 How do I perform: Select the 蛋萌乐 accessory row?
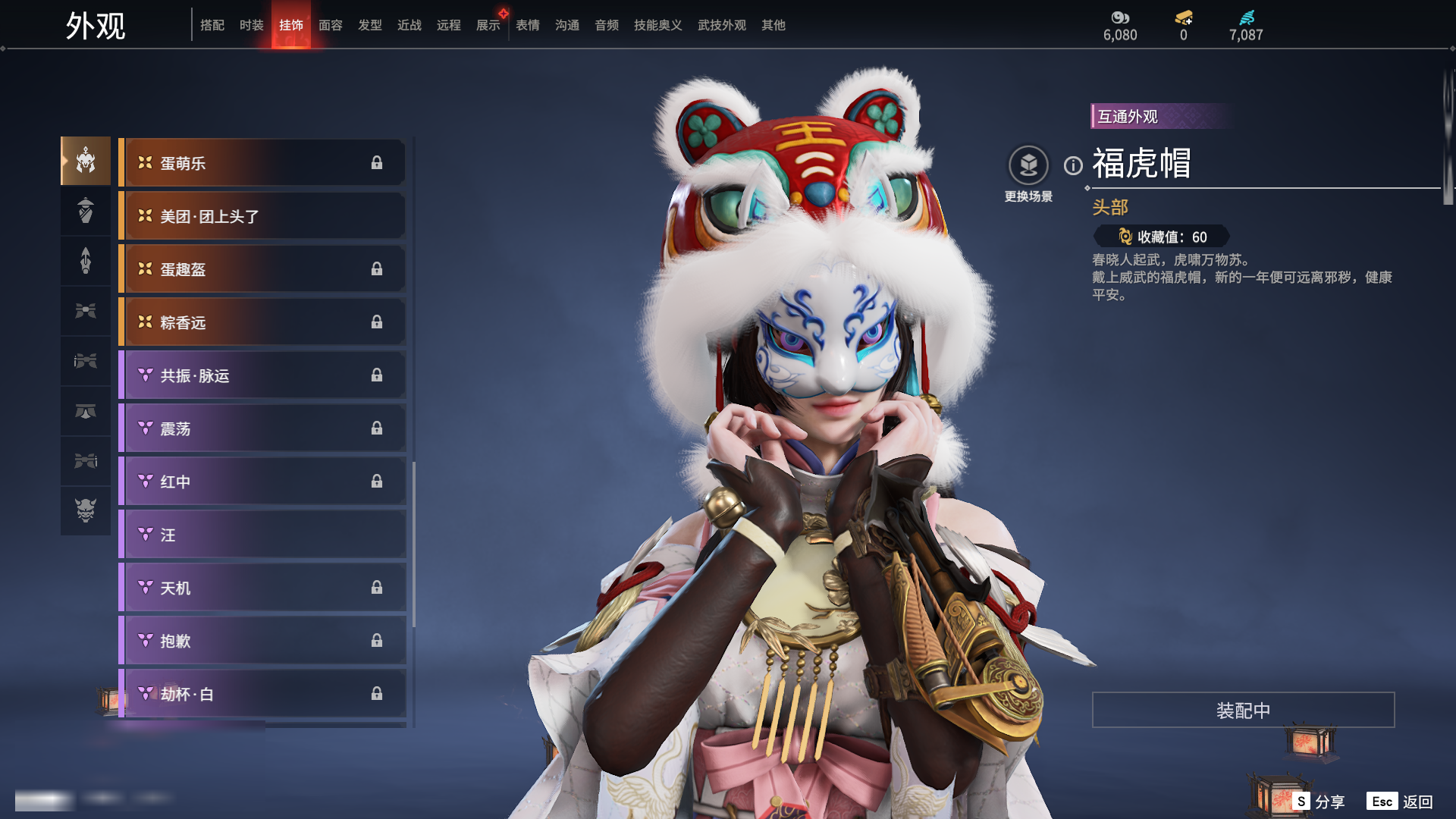262,163
